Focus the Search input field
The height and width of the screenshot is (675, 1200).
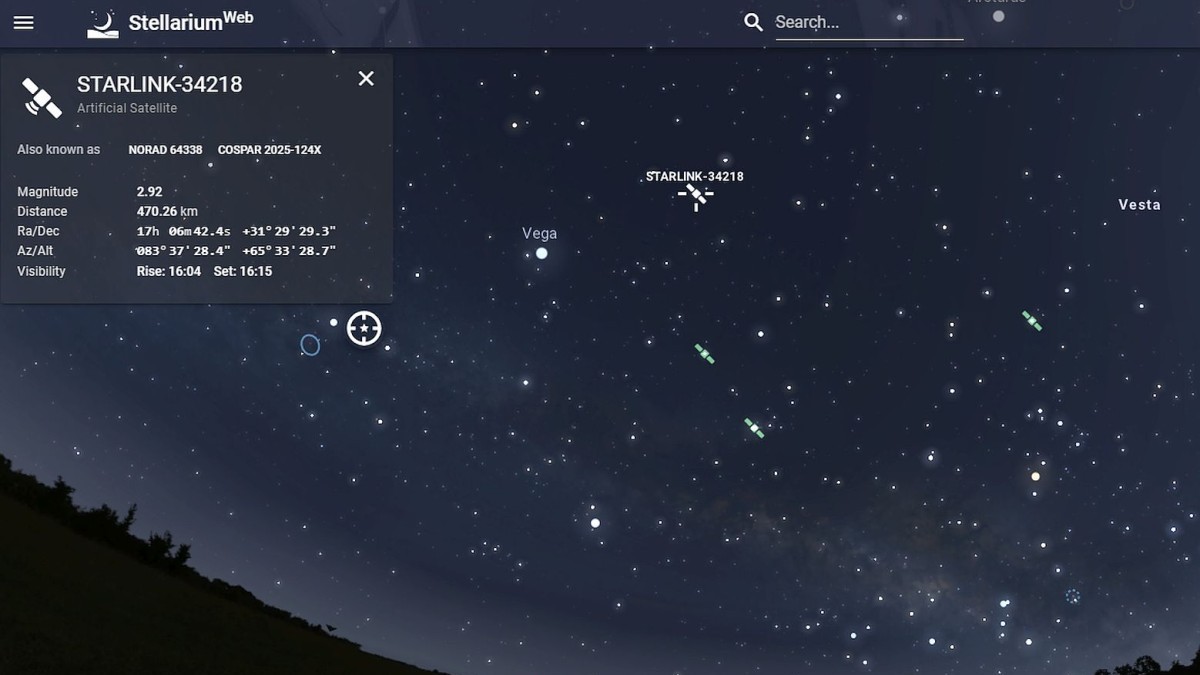(x=868, y=22)
